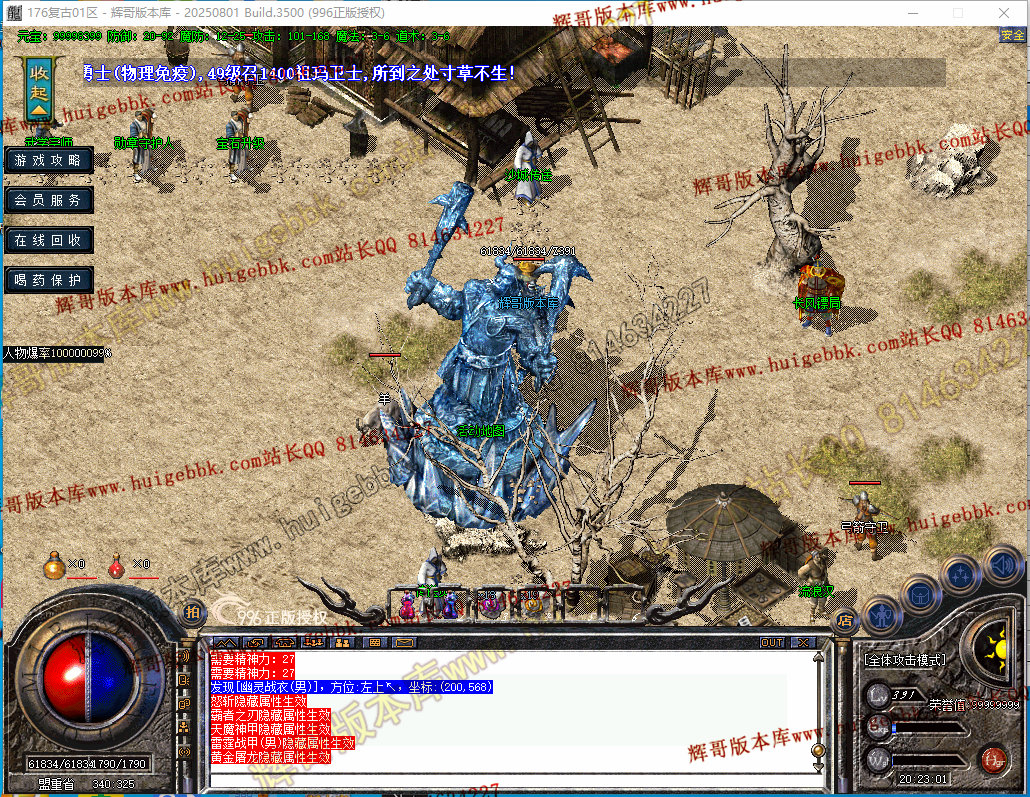Open the 店 shop button
Image resolution: width=1030 pixels, height=797 pixels.
pyautogui.click(x=845, y=621)
